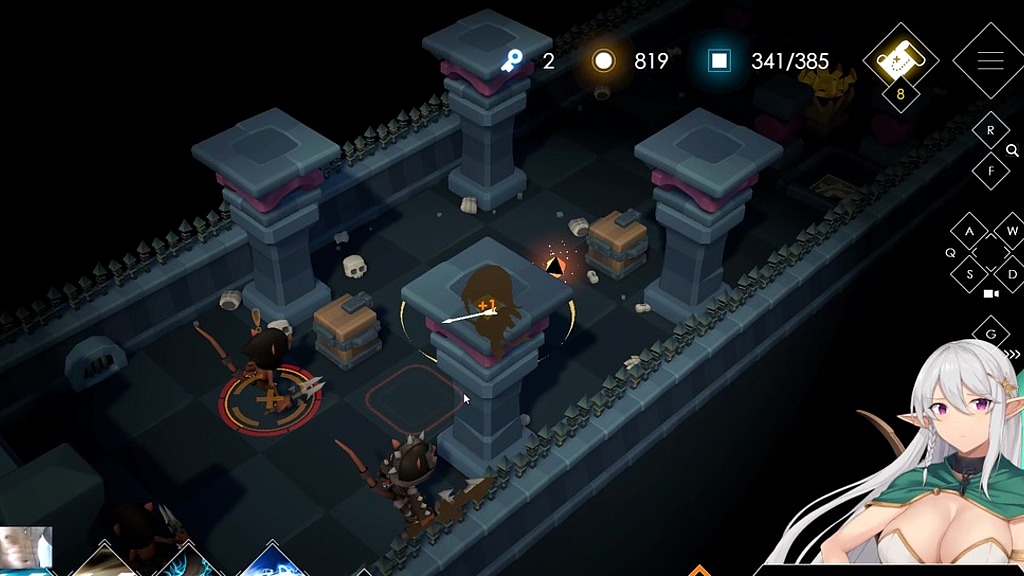Open the dungeon map scroll icon
The image size is (1024, 576).
tap(899, 60)
